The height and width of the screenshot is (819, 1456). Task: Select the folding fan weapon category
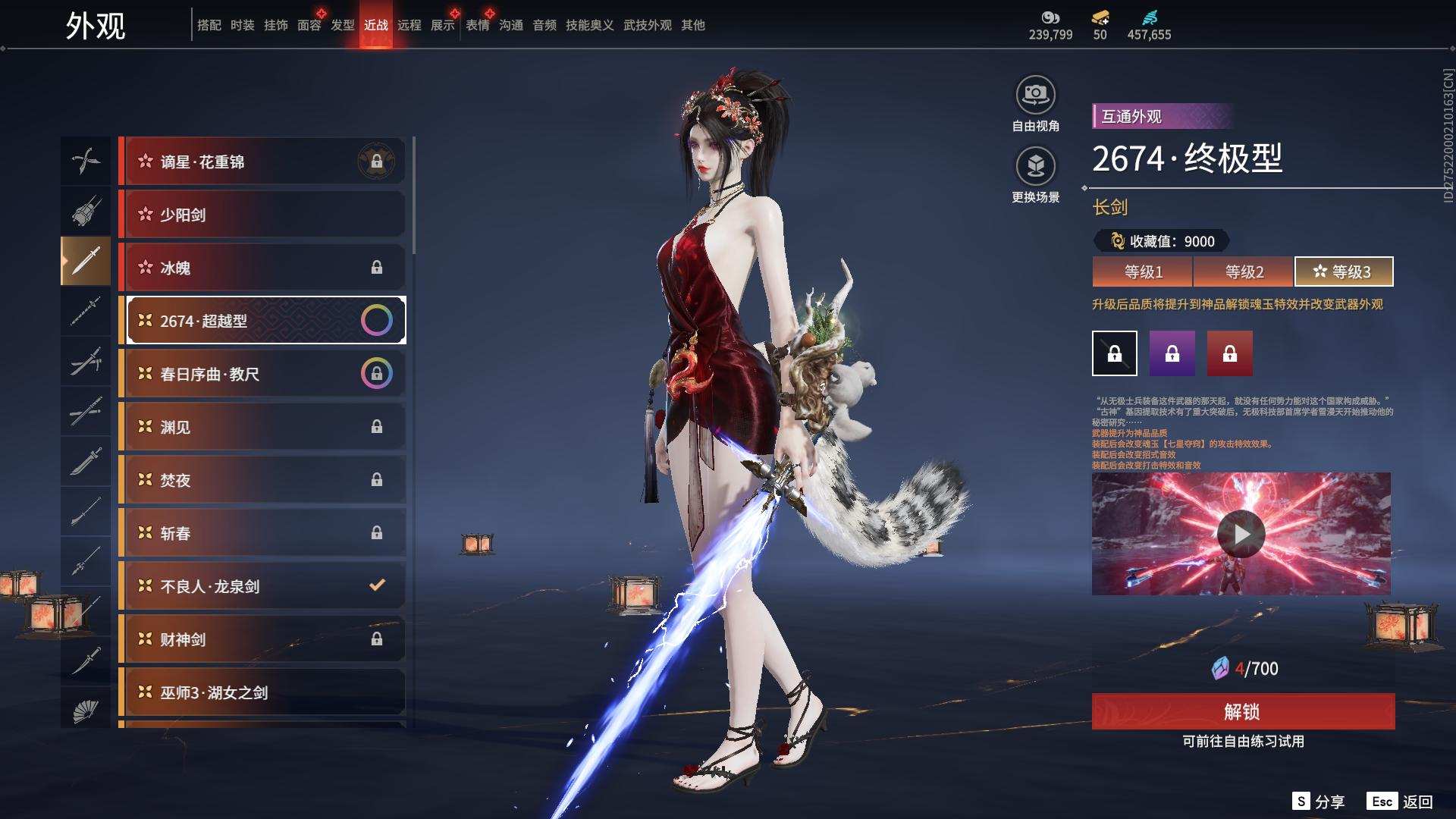pyautogui.click(x=86, y=711)
